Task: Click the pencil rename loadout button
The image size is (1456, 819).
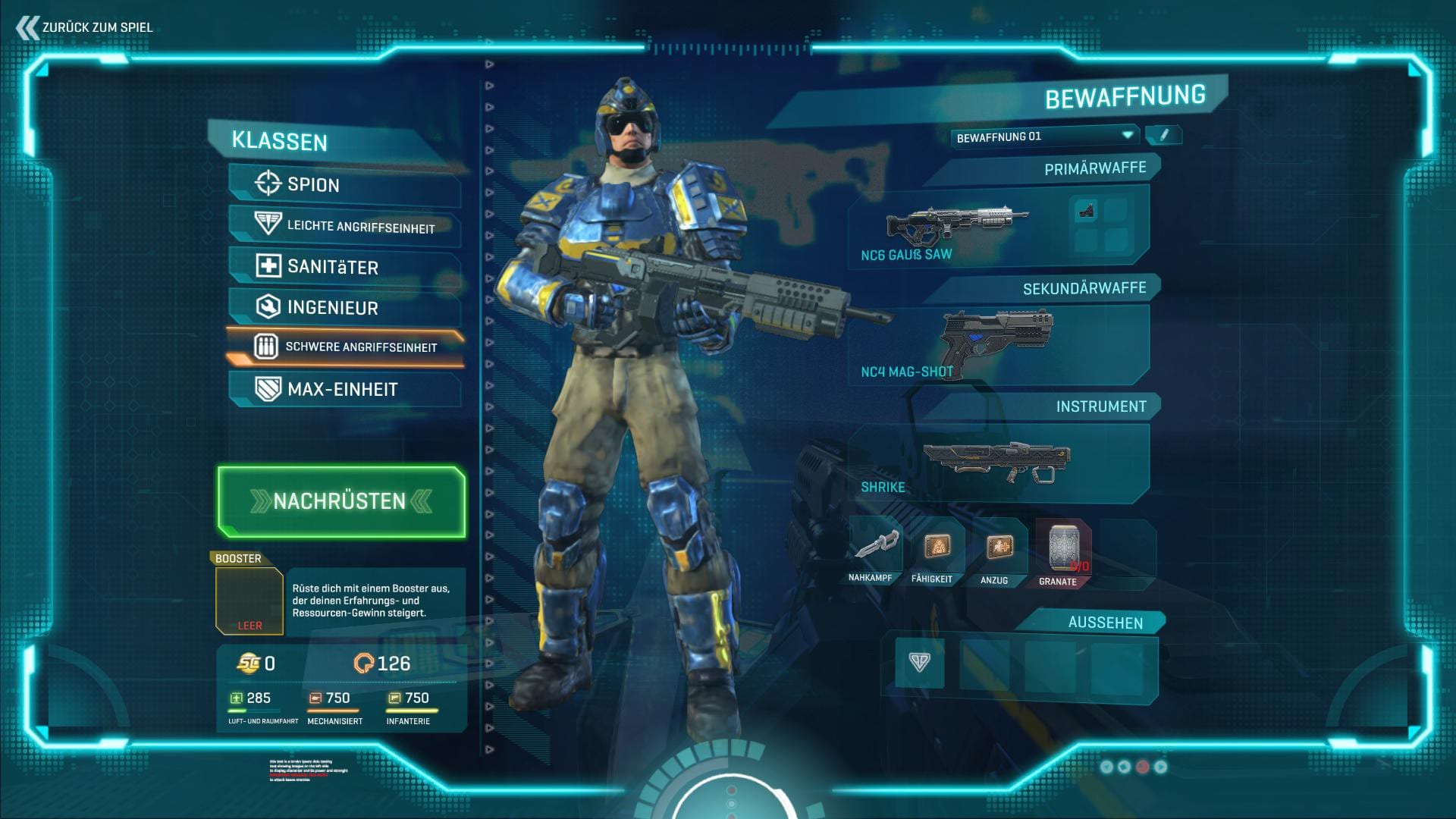Action: 1163,136
